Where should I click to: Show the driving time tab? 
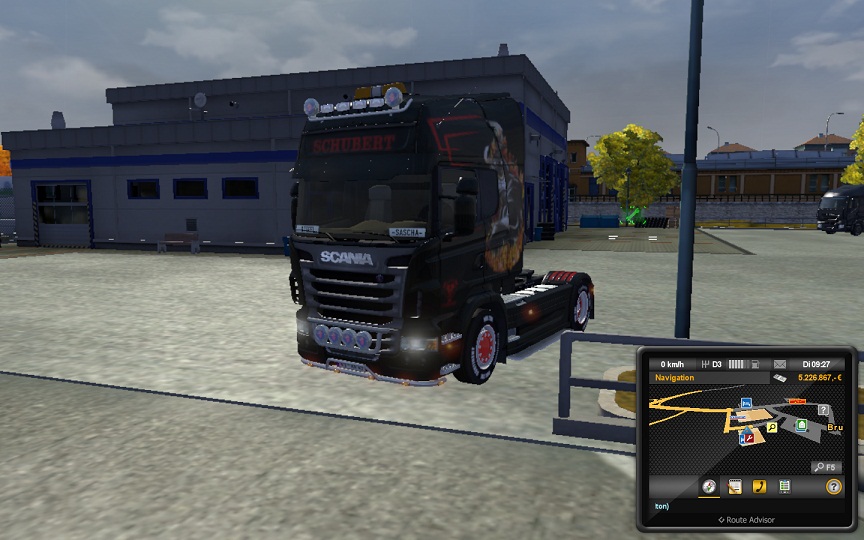pyautogui.click(x=785, y=487)
